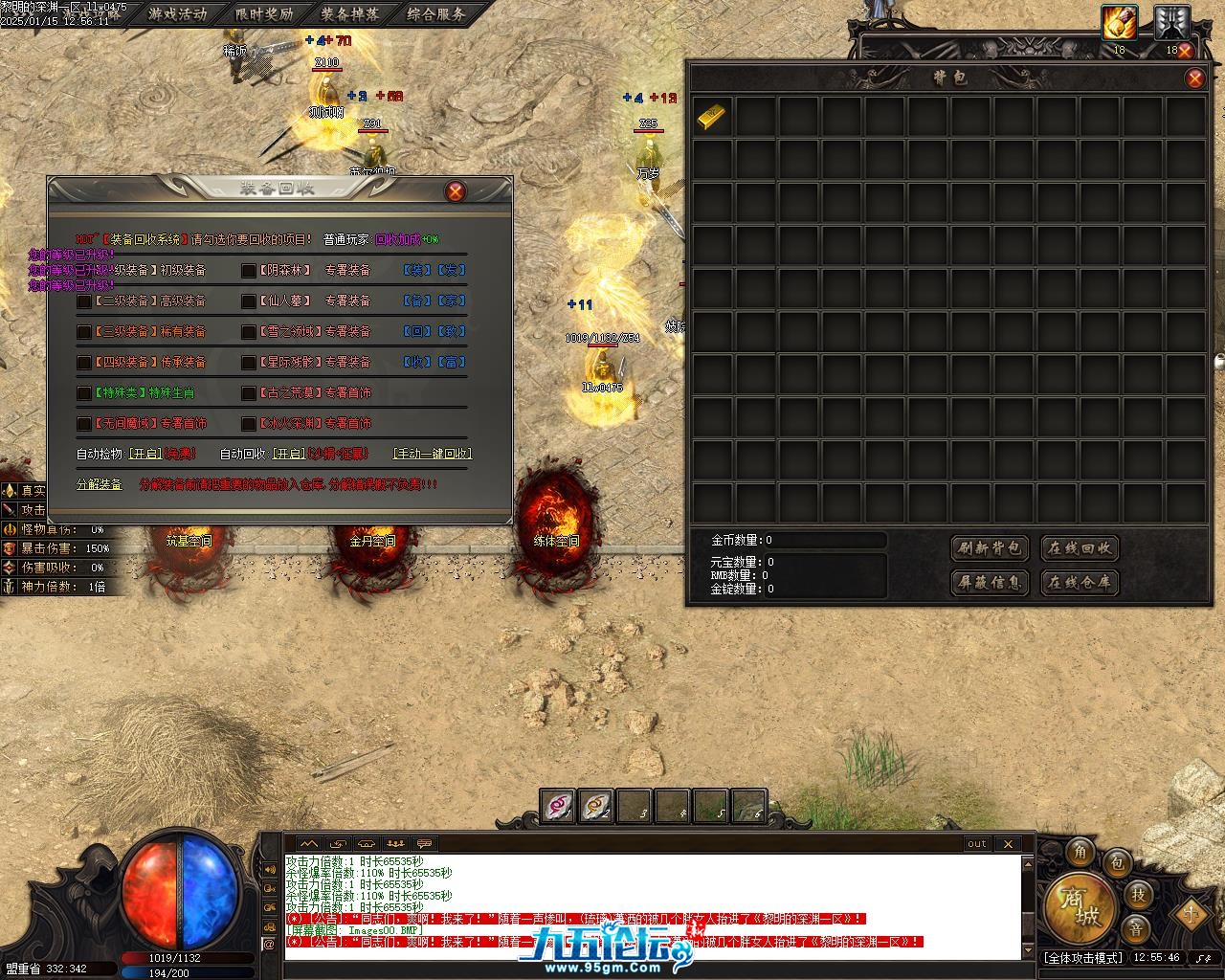
Task: Open 在线回收 online recycling
Action: [1080, 548]
